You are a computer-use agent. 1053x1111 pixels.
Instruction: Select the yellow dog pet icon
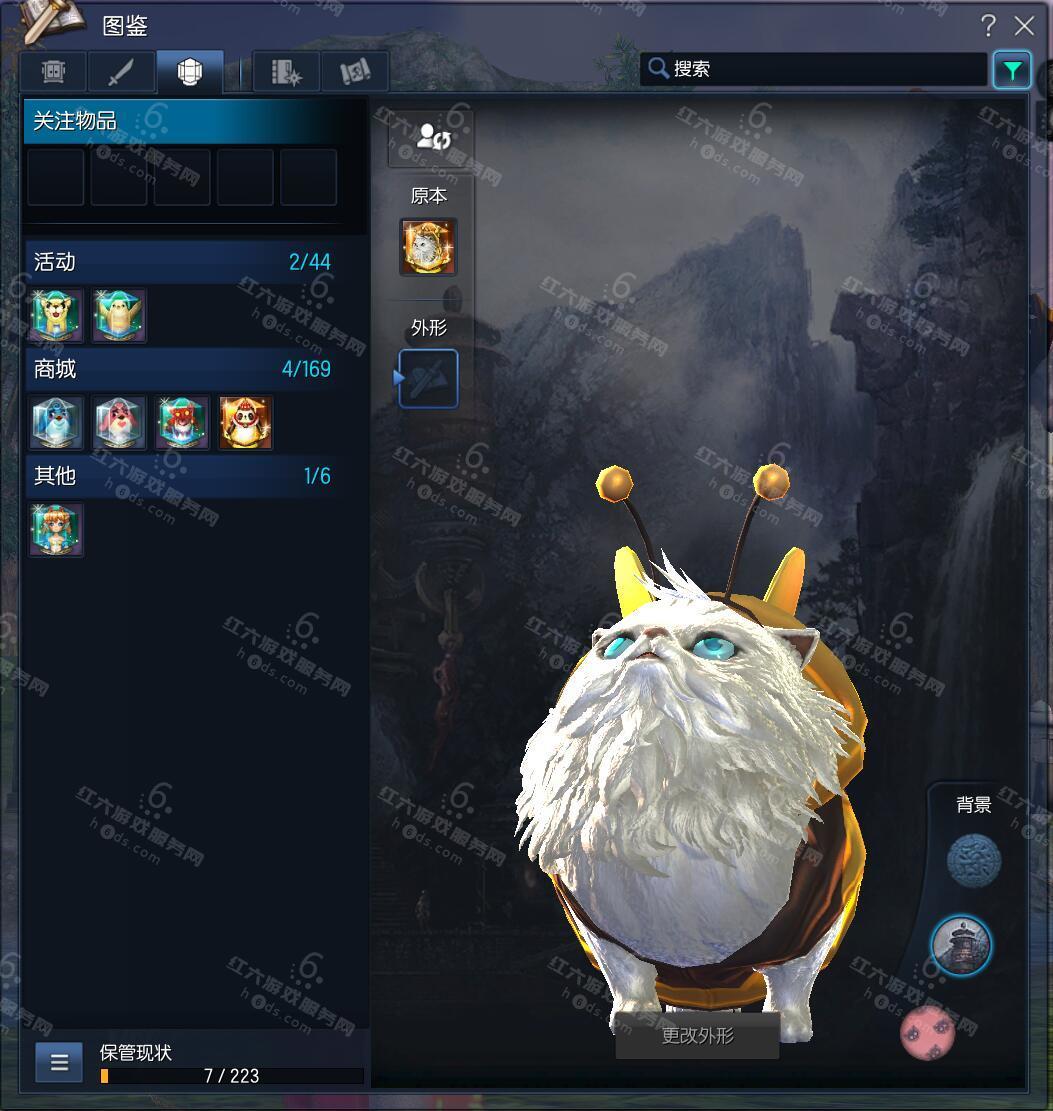point(57,316)
